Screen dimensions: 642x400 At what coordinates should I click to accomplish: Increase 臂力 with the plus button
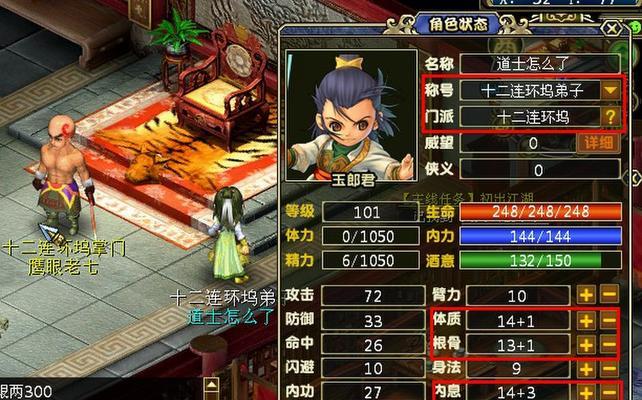(x=585, y=295)
